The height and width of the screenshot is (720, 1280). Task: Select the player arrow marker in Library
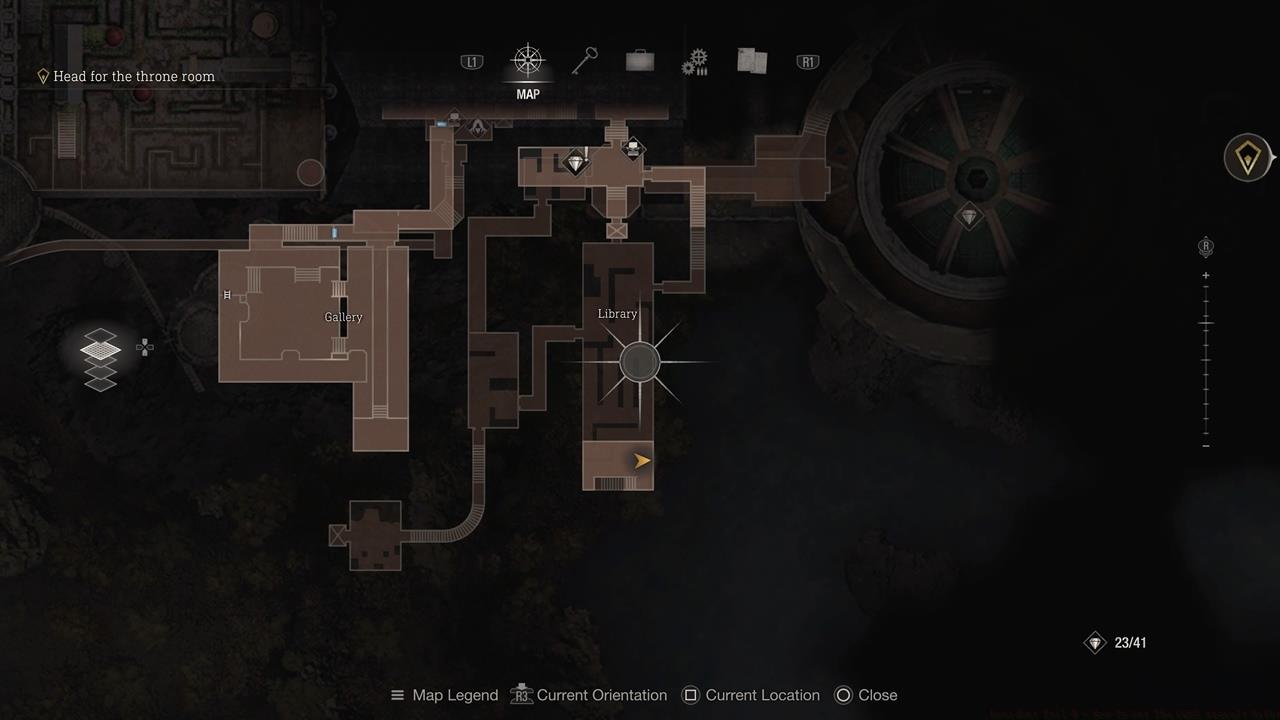(x=642, y=461)
